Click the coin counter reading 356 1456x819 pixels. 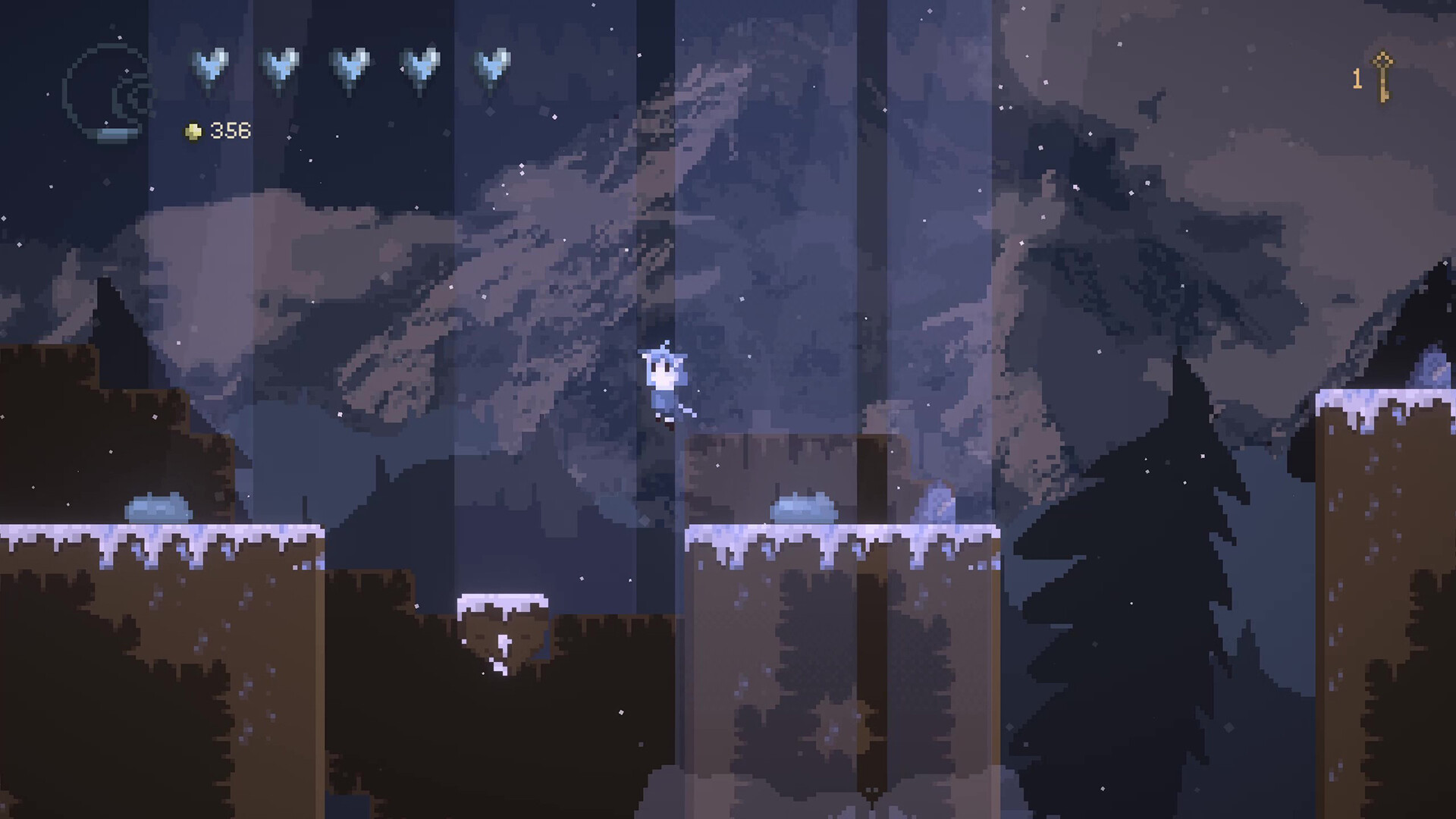[x=229, y=130]
